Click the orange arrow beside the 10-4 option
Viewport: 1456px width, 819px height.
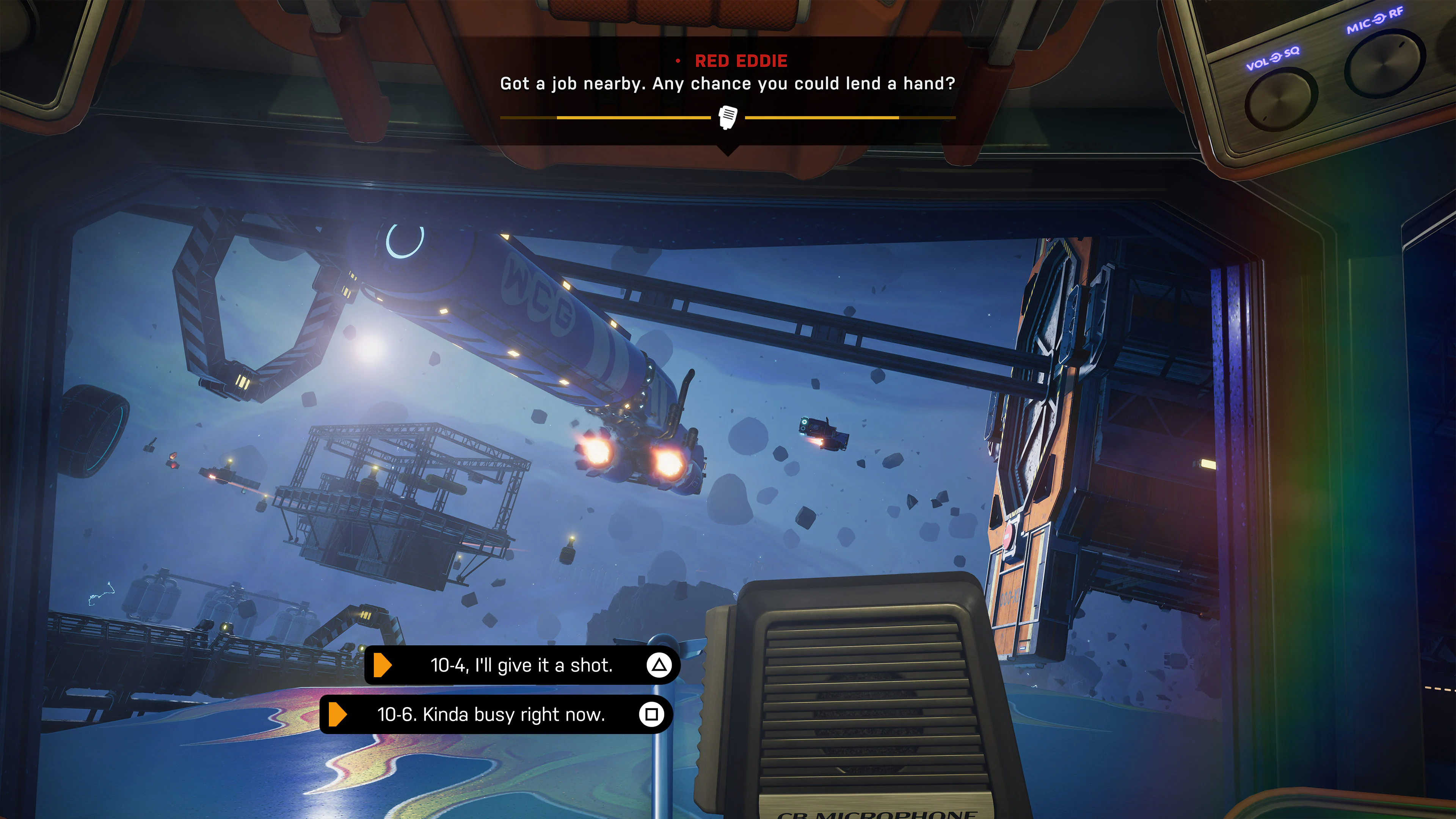tap(383, 665)
